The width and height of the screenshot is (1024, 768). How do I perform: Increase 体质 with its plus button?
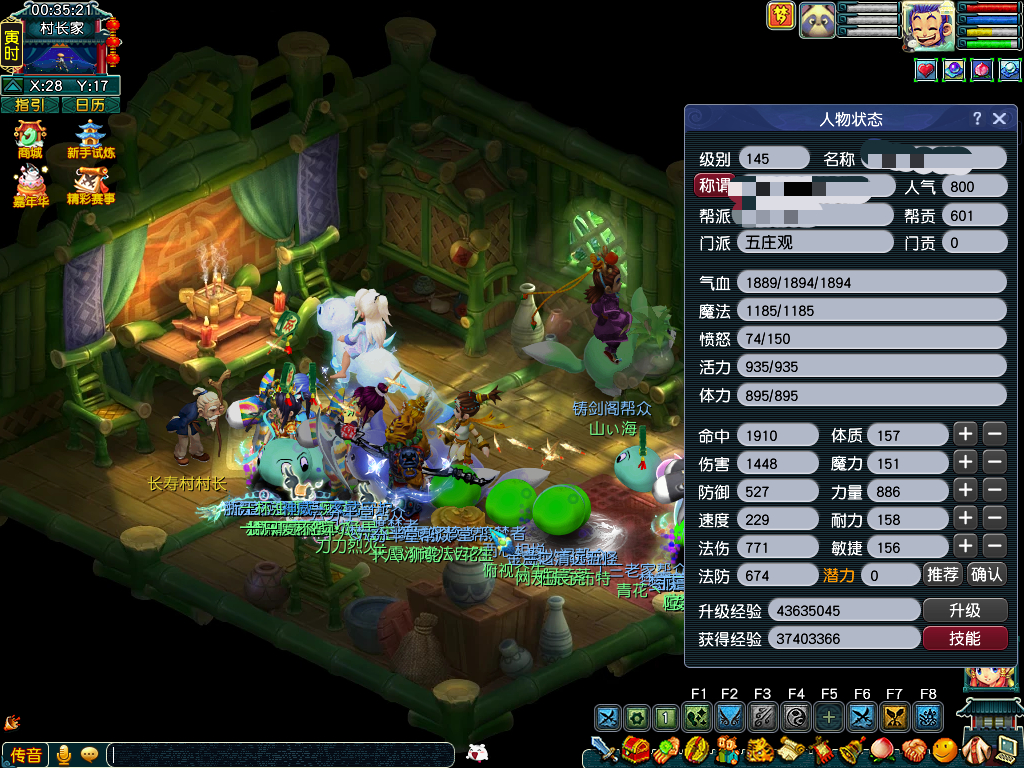click(964, 434)
